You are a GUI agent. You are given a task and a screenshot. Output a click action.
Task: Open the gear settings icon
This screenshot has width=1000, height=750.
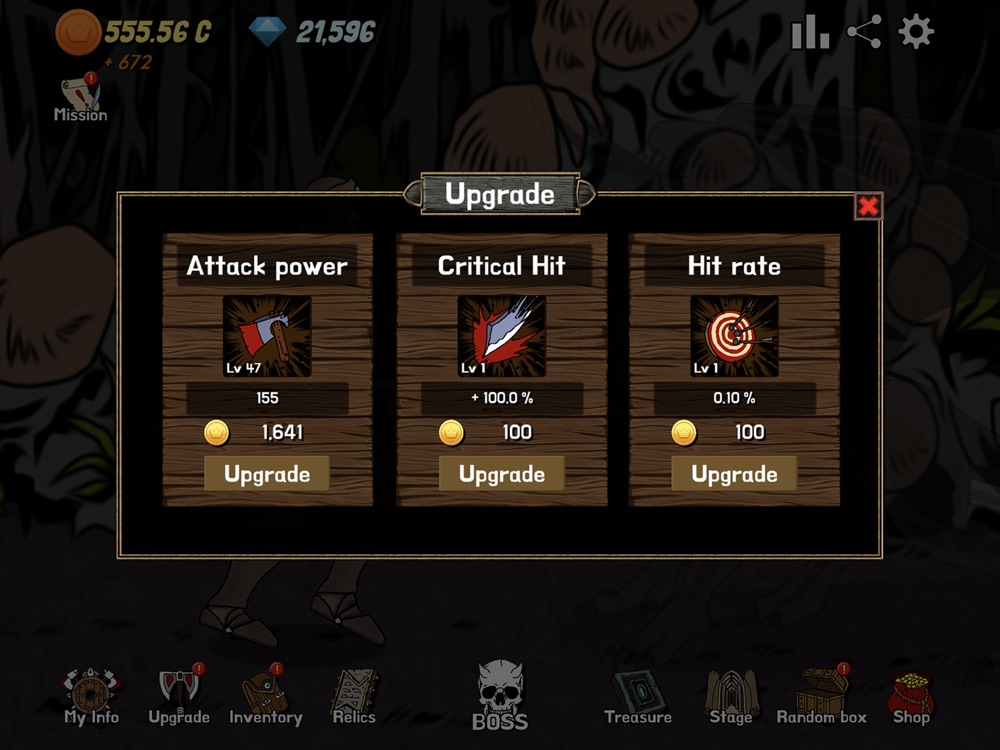coord(916,33)
